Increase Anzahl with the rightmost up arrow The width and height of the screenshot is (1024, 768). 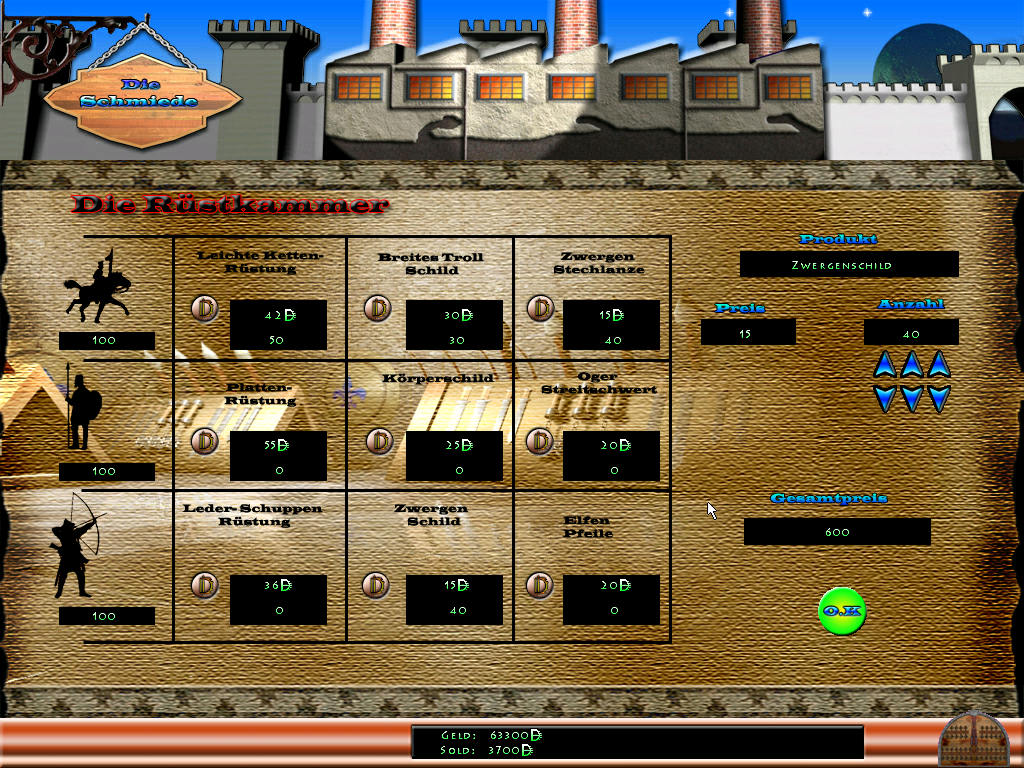point(938,365)
